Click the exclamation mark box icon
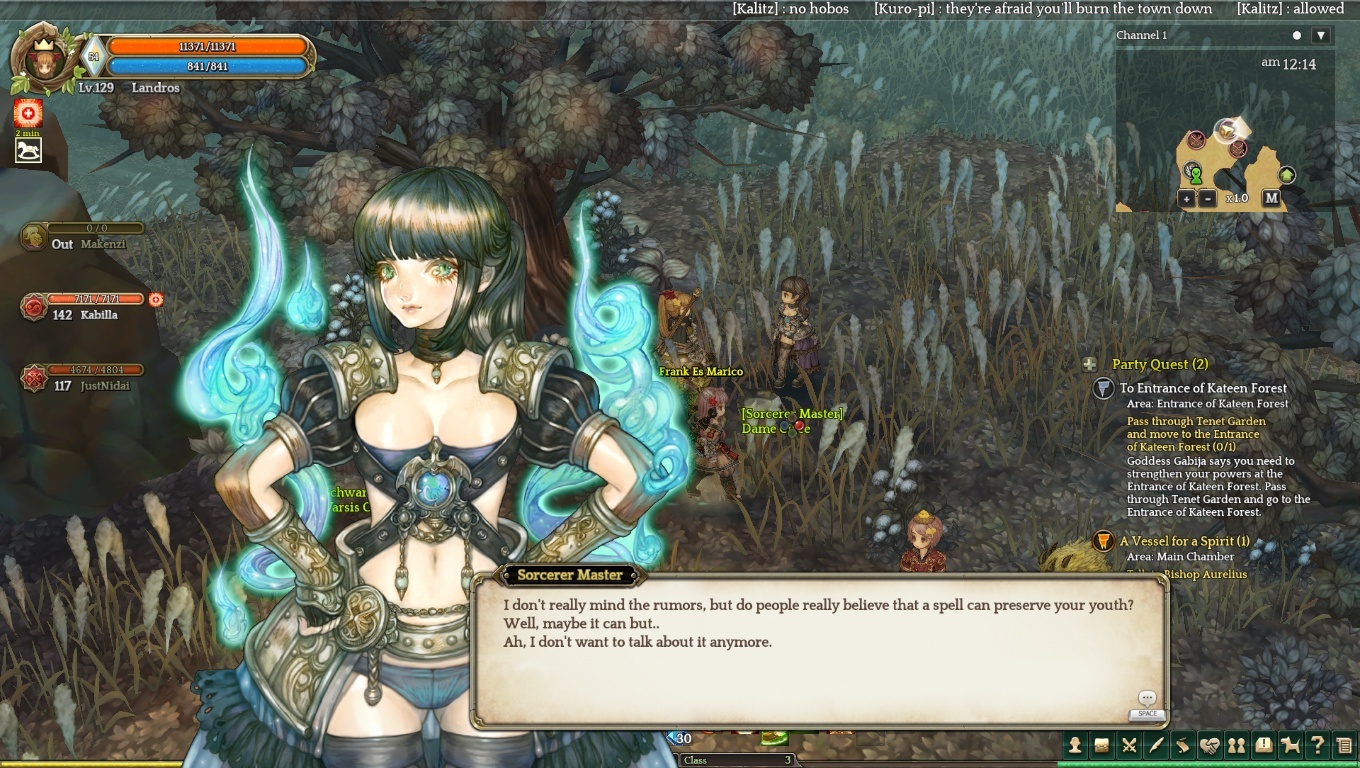The height and width of the screenshot is (768, 1360). pos(1264,745)
